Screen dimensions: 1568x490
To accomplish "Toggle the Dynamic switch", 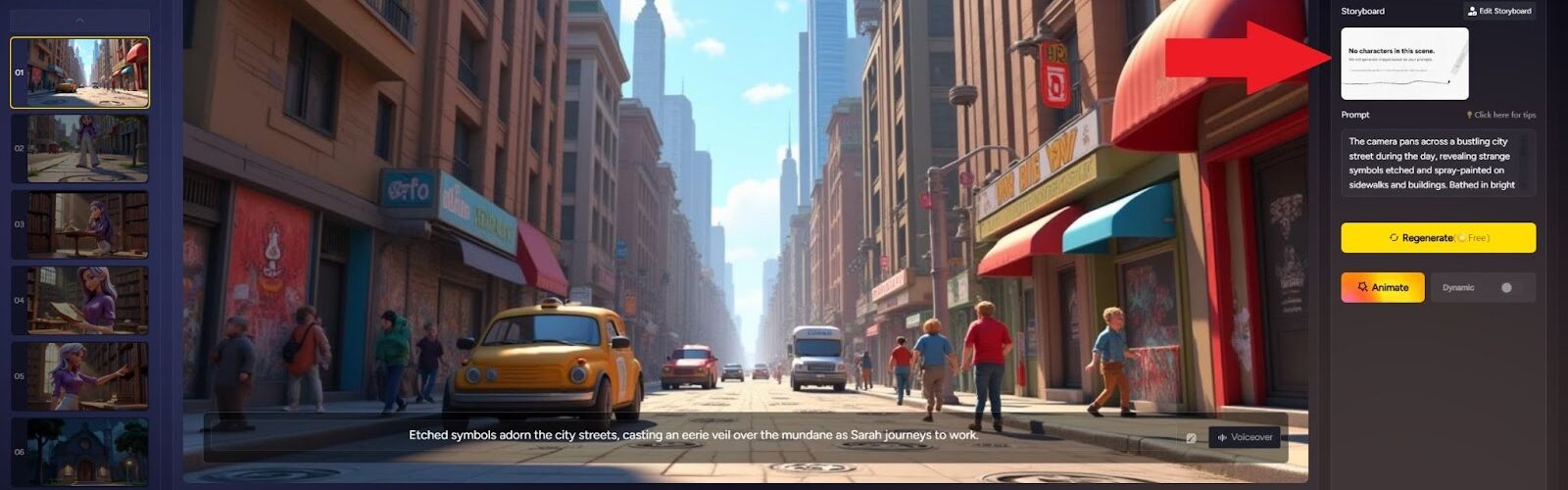I will (1505, 287).
